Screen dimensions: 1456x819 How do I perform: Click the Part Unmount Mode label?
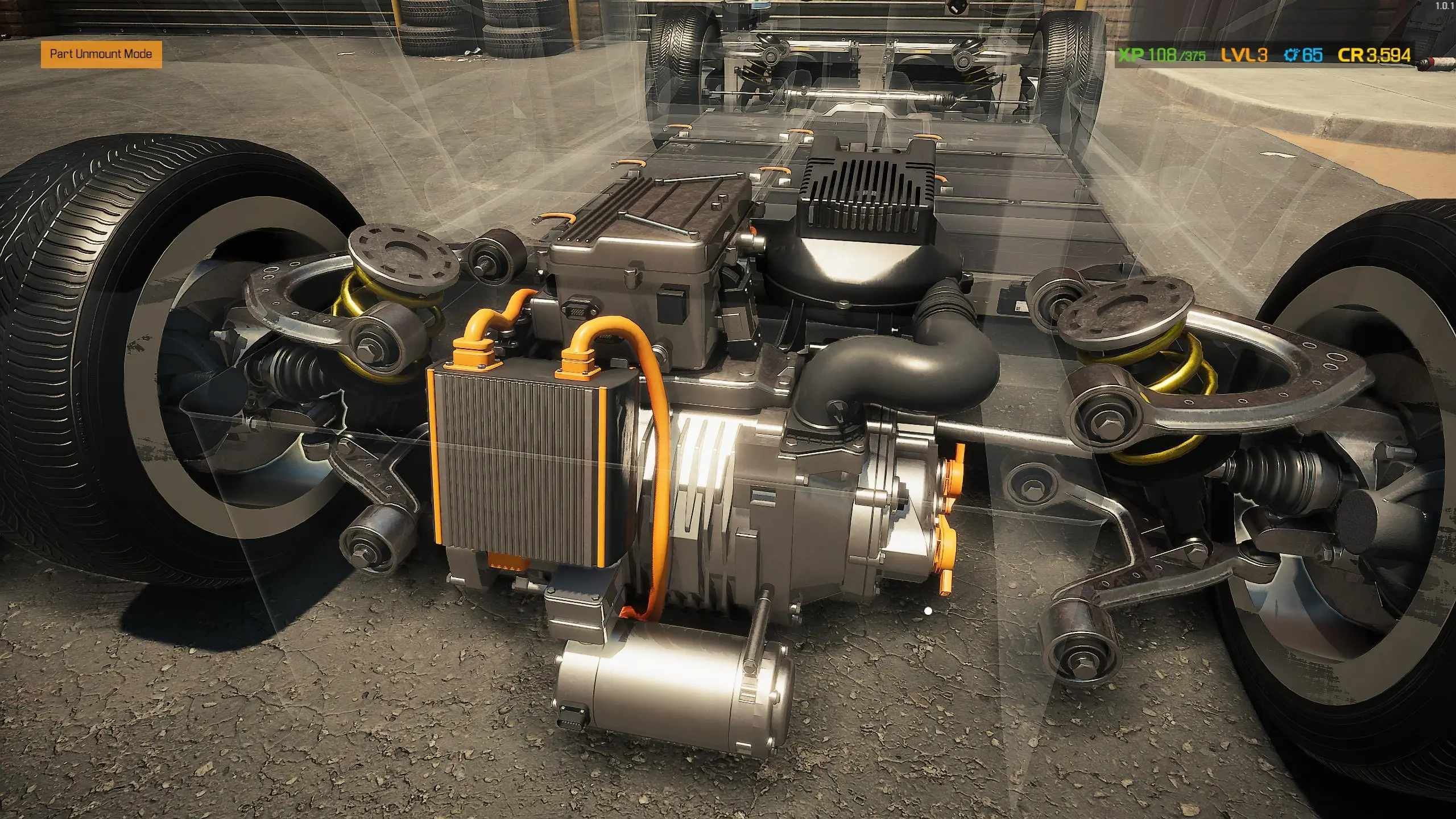[x=101, y=54]
